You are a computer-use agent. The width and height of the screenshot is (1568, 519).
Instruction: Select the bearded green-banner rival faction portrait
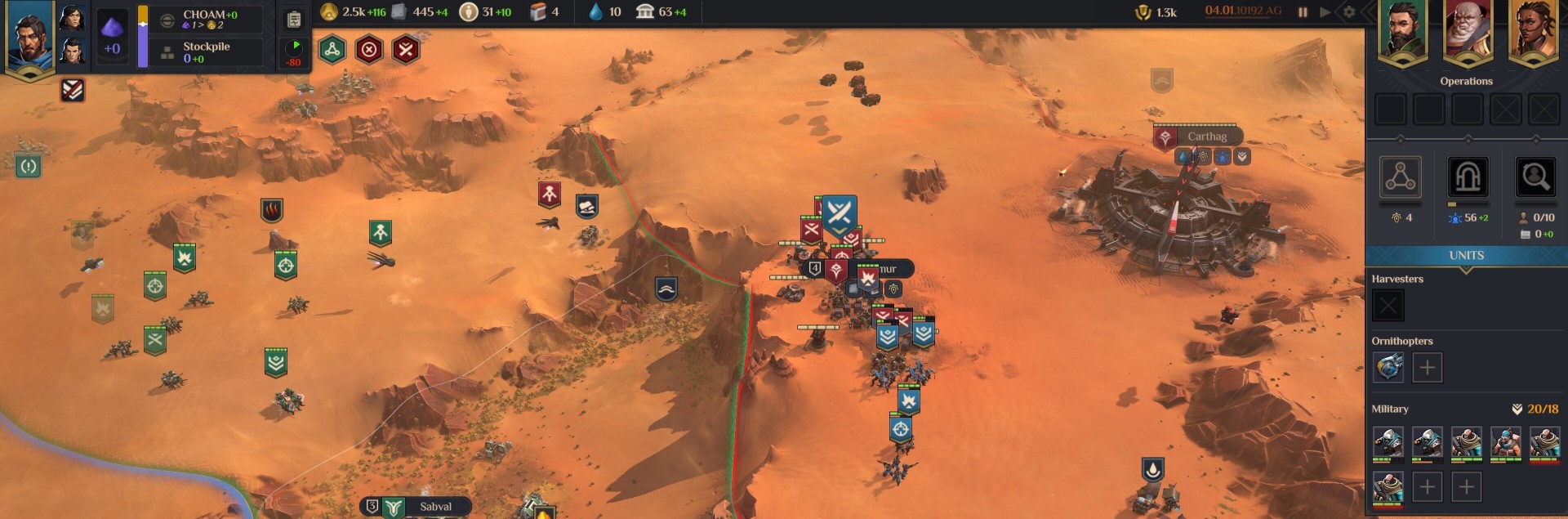point(1402,31)
